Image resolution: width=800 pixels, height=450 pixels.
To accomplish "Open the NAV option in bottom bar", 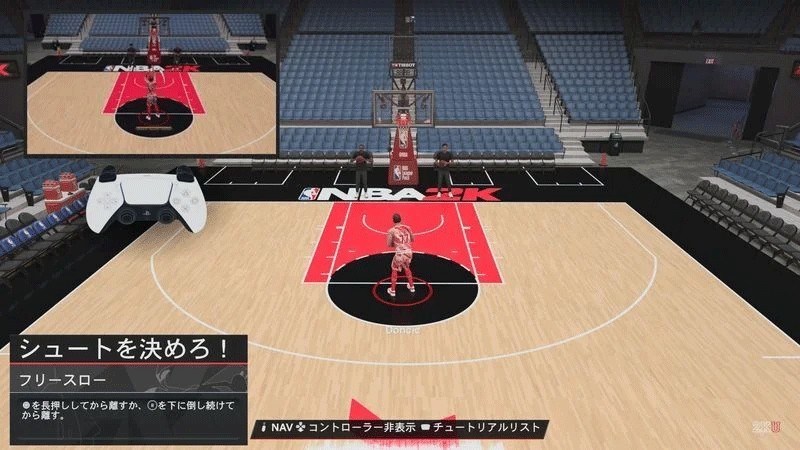I will coord(281,427).
